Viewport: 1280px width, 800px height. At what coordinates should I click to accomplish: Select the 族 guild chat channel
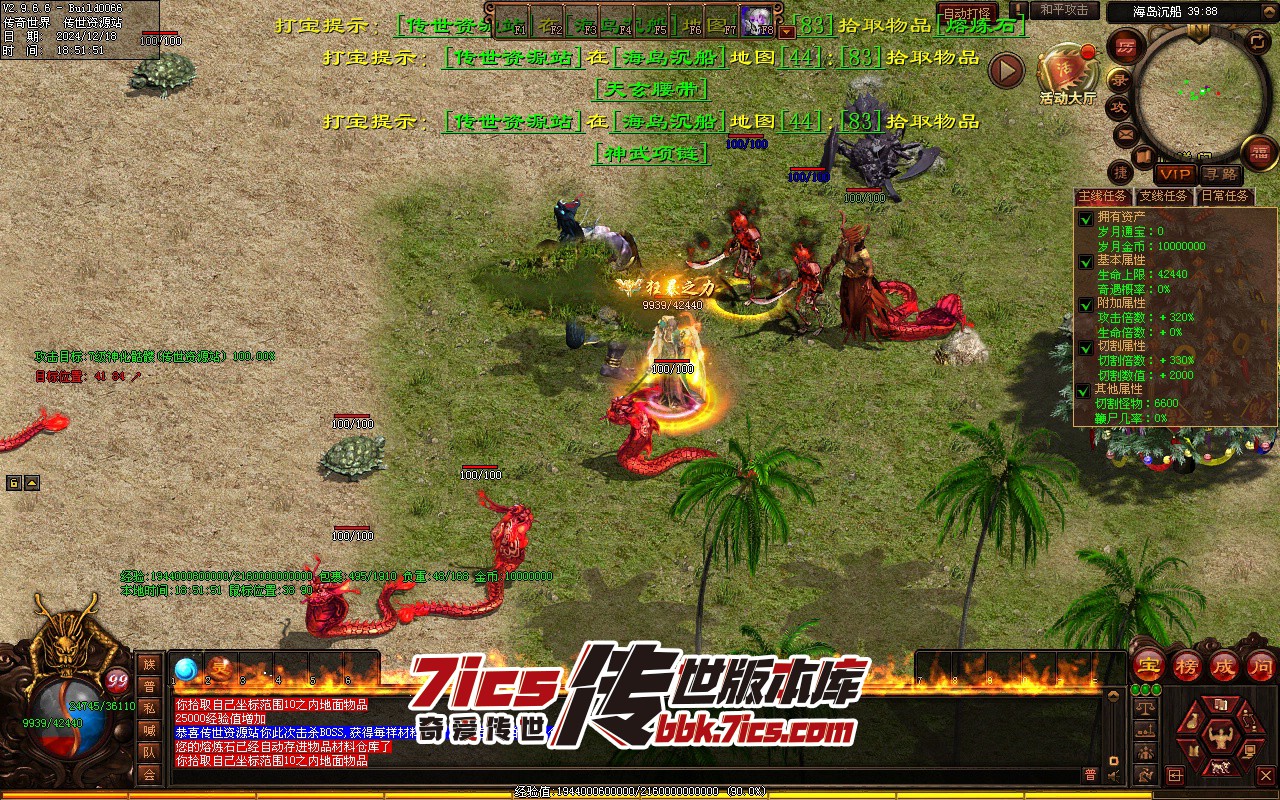pyautogui.click(x=149, y=664)
